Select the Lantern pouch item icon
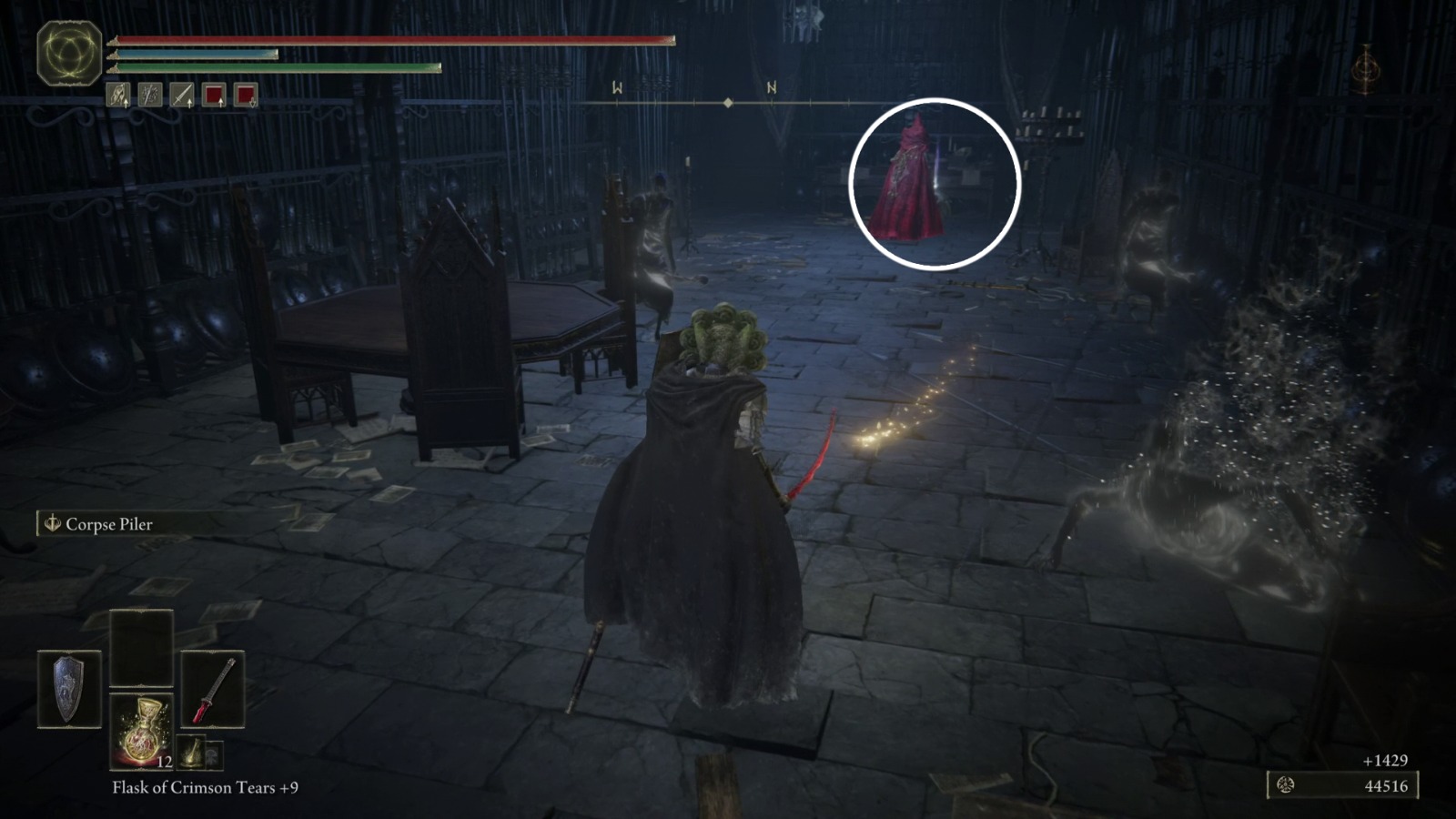This screenshot has height=819, width=1456. click(x=193, y=752)
